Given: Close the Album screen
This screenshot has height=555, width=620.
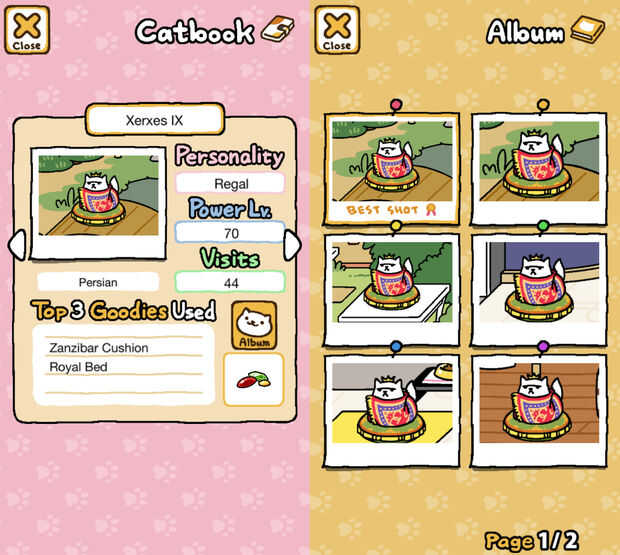Looking at the screenshot, I should click(337, 30).
